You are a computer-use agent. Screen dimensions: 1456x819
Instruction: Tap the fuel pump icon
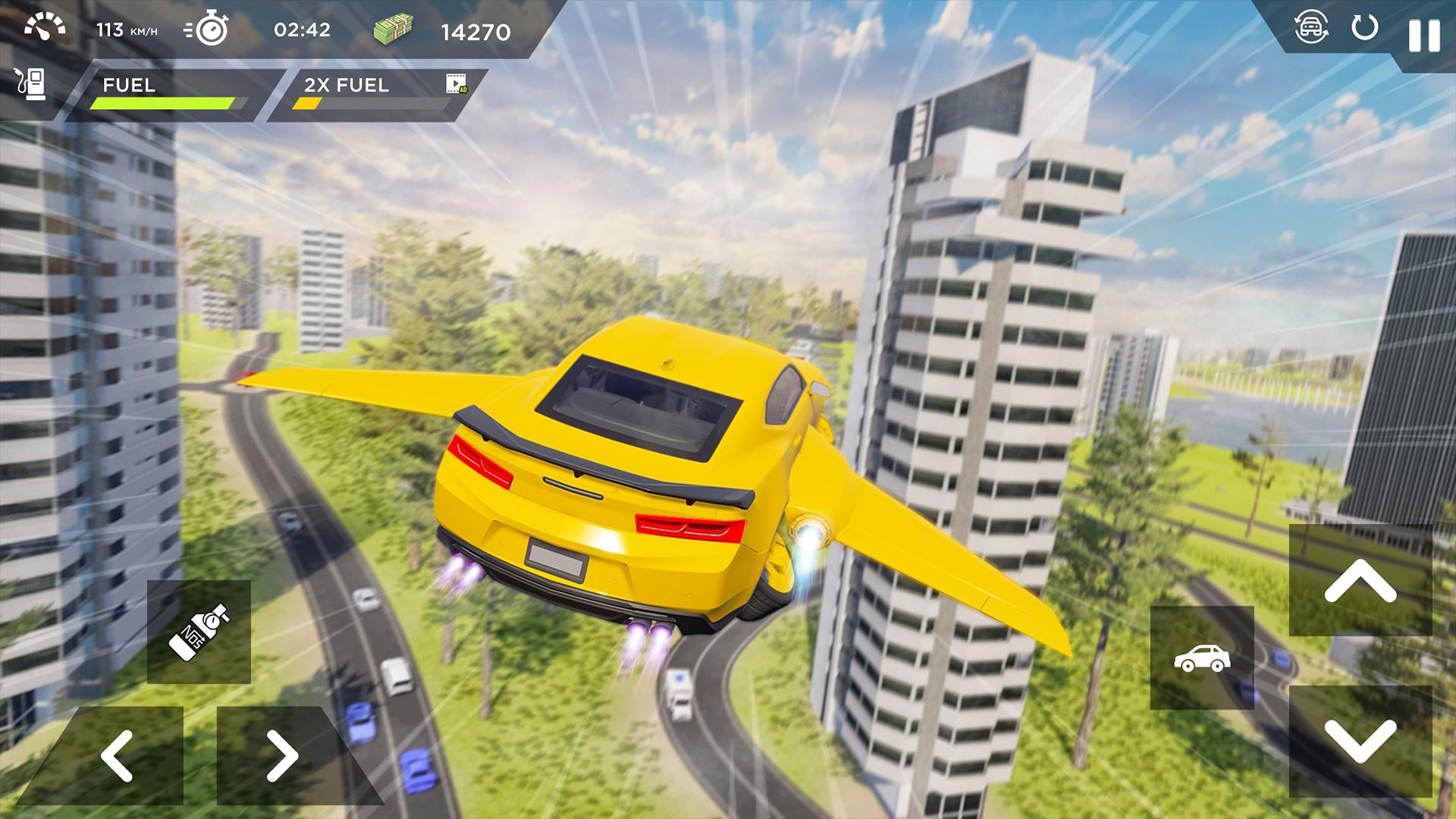point(30,83)
